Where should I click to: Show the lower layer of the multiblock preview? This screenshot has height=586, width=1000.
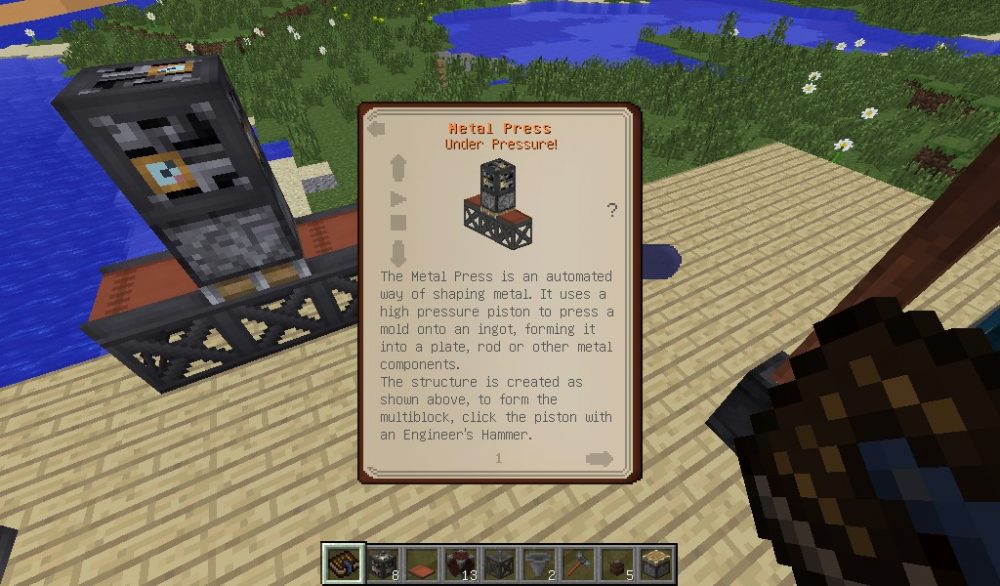(x=398, y=252)
